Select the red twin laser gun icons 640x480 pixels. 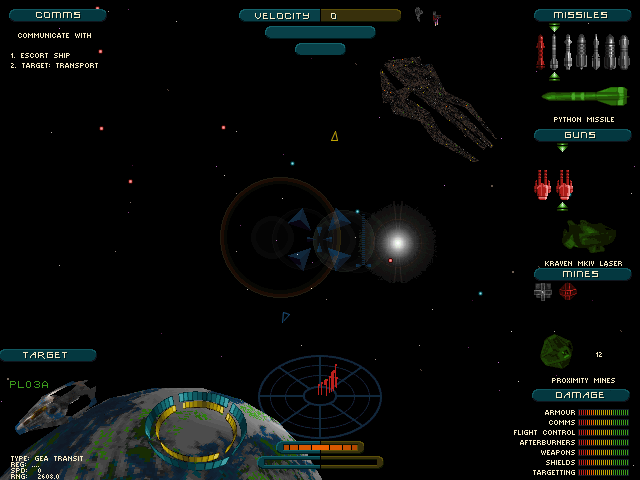click(x=553, y=184)
